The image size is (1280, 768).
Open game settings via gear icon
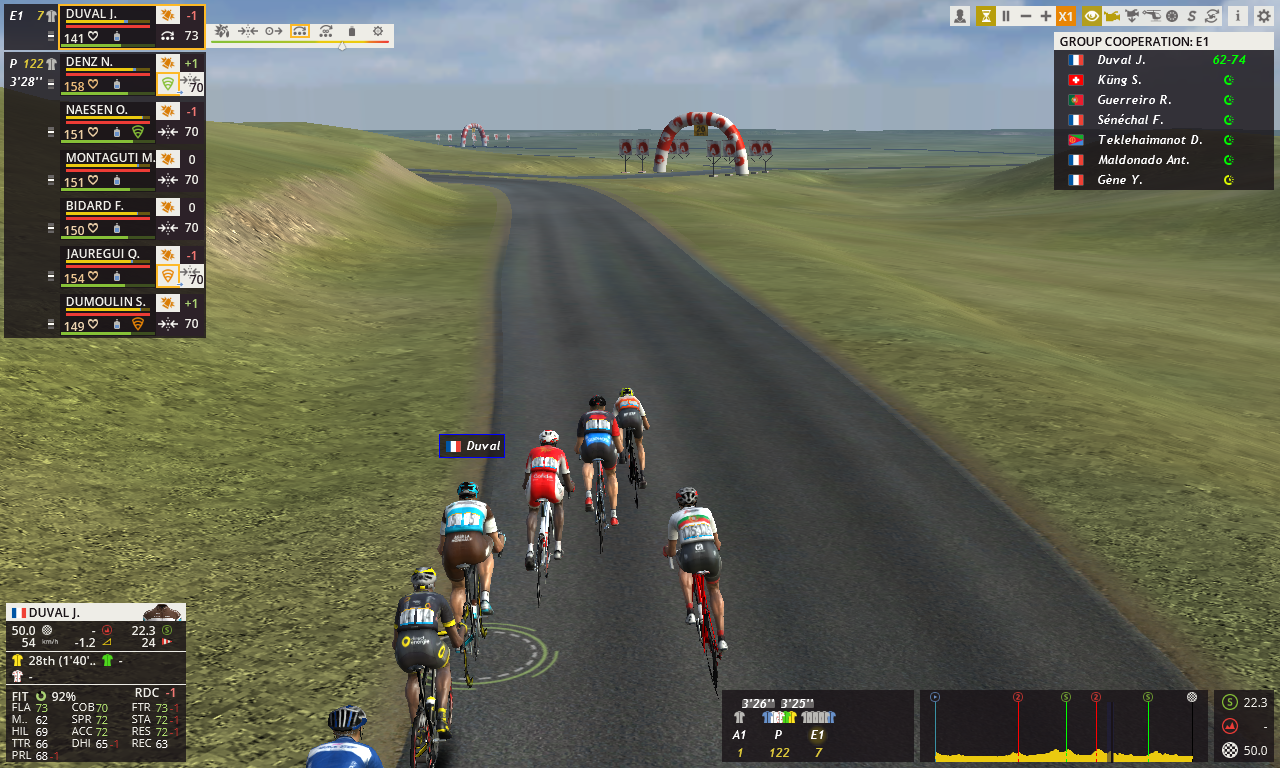(1263, 16)
